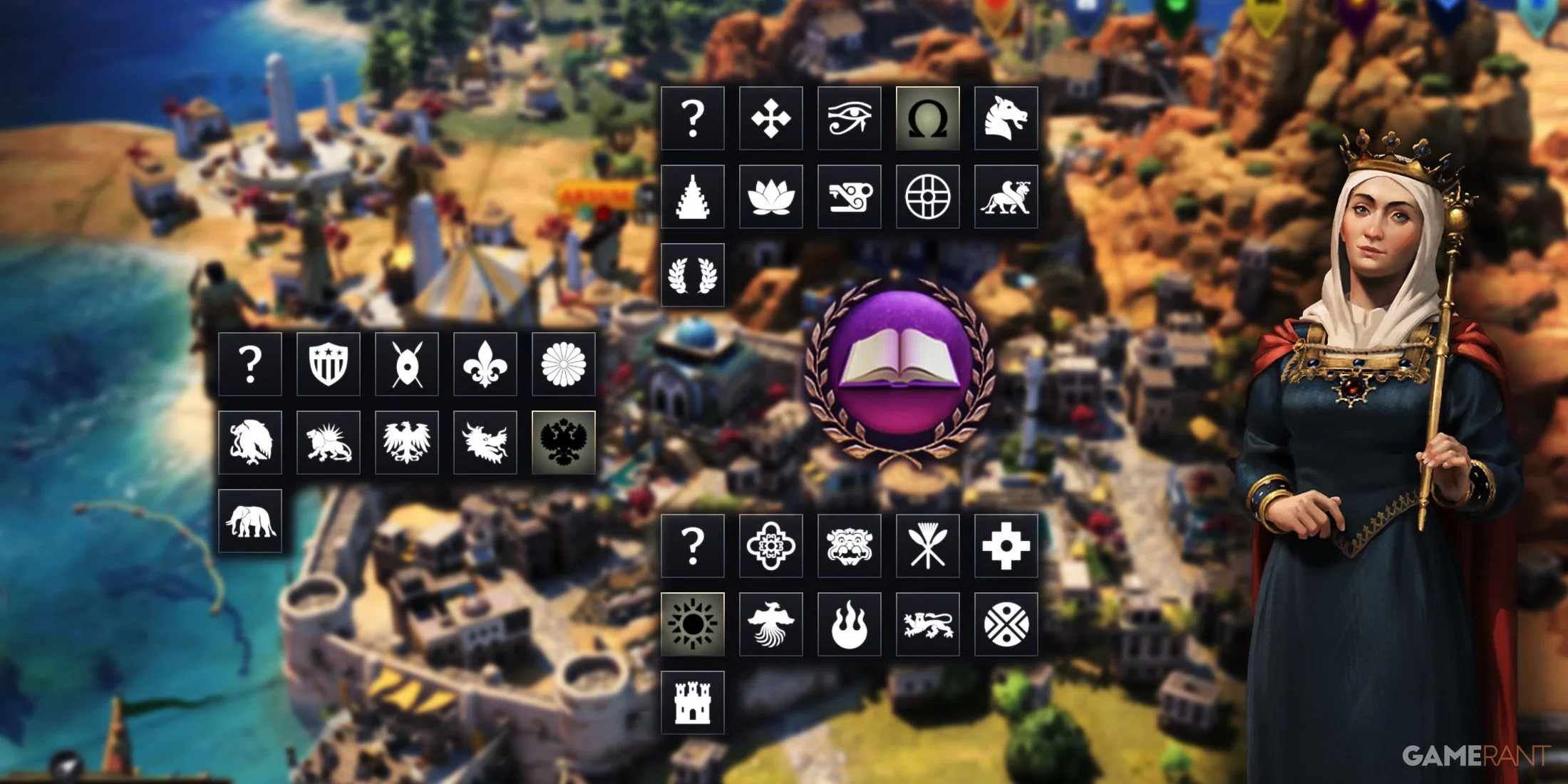Select the Zulu crossed-spears shield emblem
Image resolution: width=1568 pixels, height=784 pixels.
[x=408, y=365]
